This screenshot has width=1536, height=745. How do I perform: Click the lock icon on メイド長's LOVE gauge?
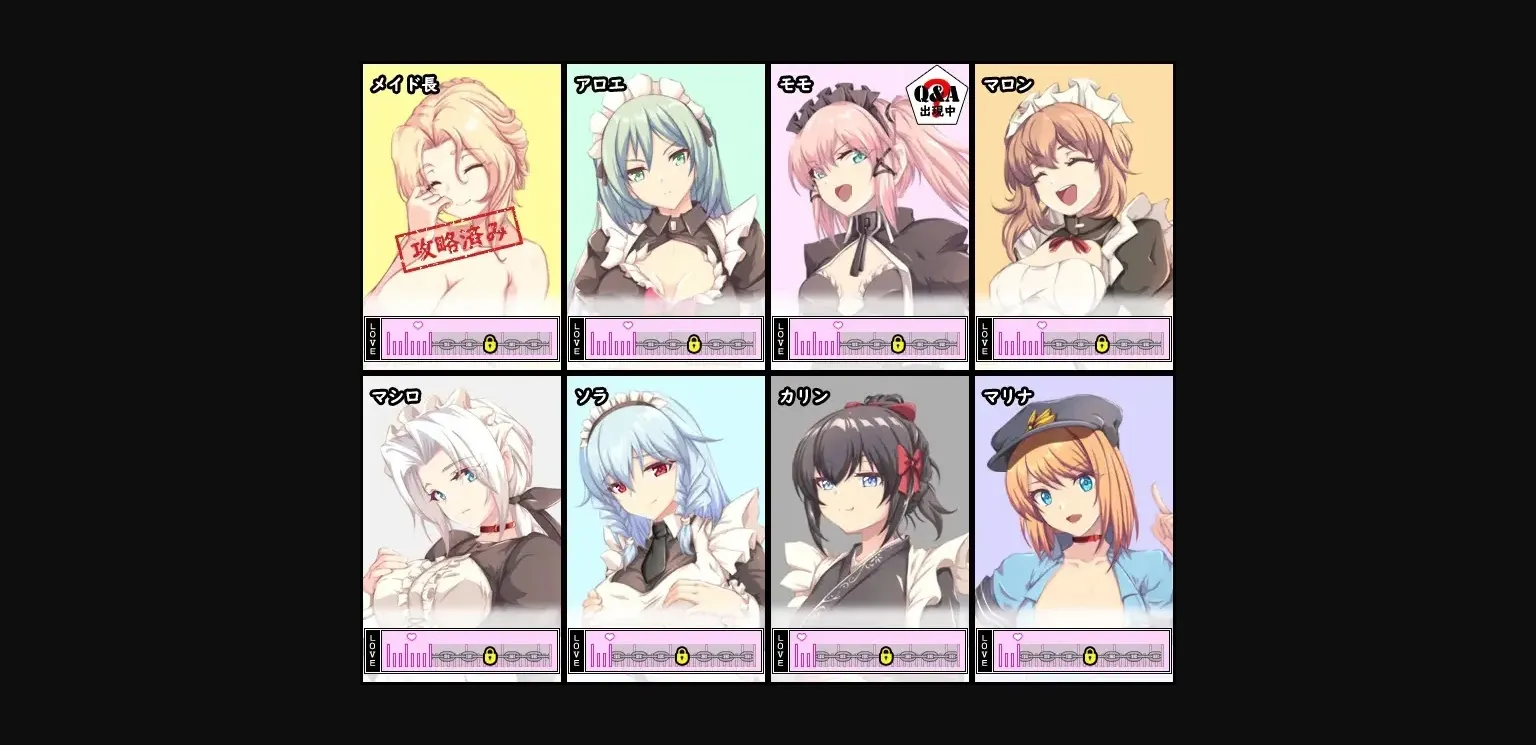[489, 343]
